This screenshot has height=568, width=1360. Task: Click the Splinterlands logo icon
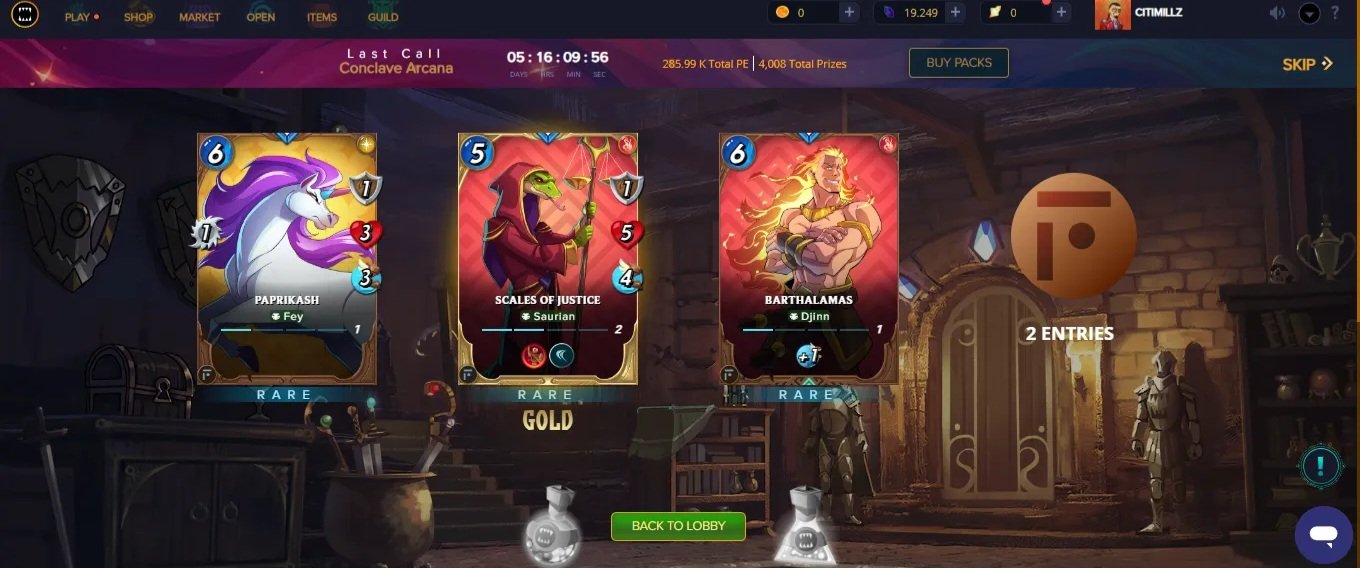coord(25,15)
